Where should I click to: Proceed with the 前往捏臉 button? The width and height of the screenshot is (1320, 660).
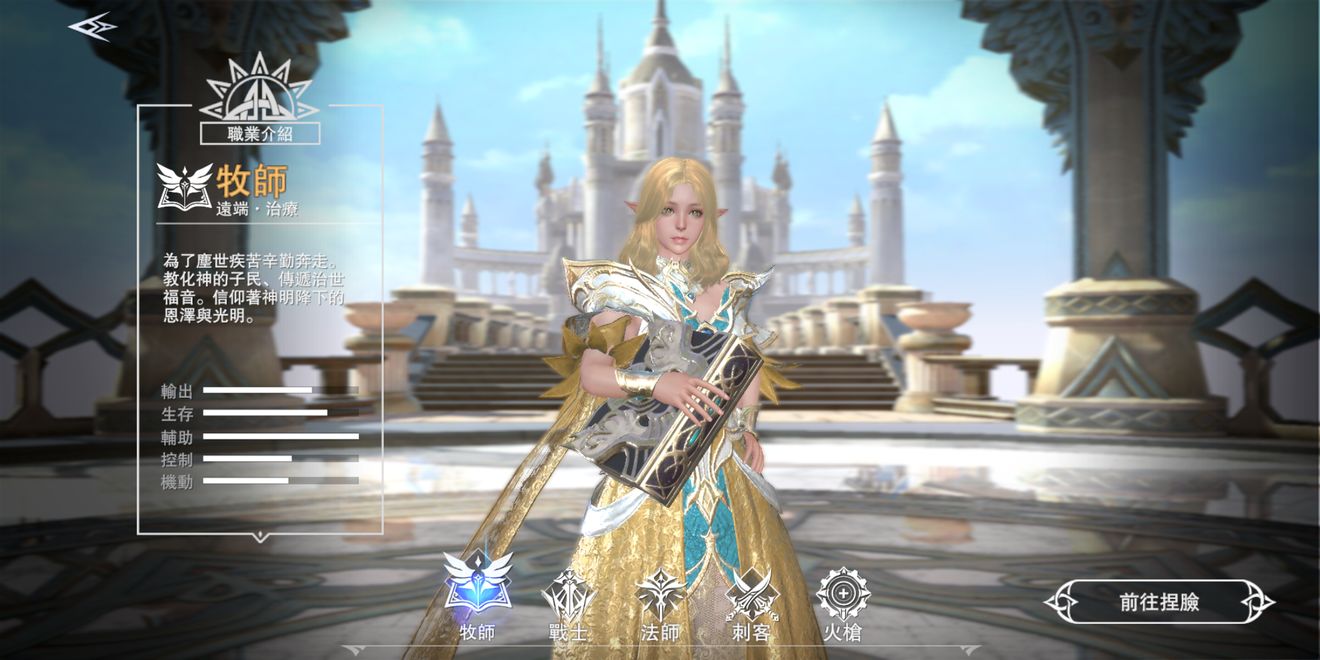point(1159,602)
